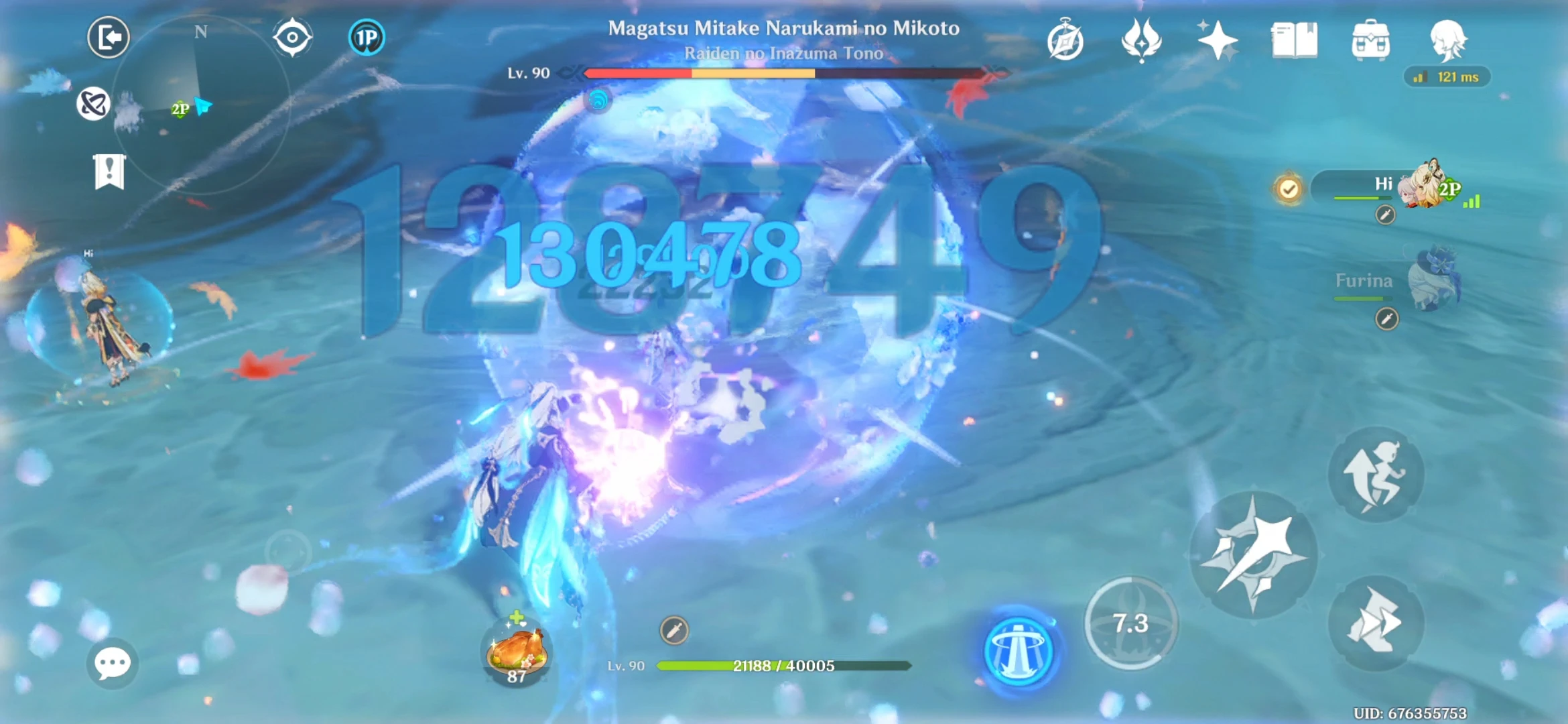
Task: Click the exit co-op arrow icon
Action: (x=109, y=37)
